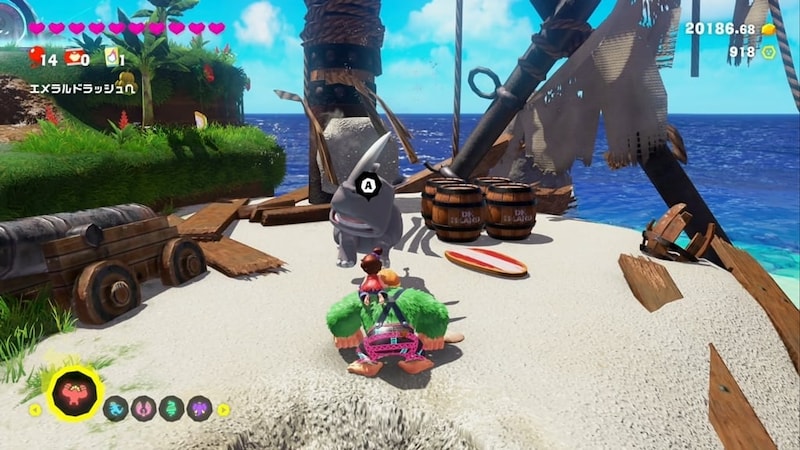
Task: Use the red heart-box item icon
Action: point(74,57)
